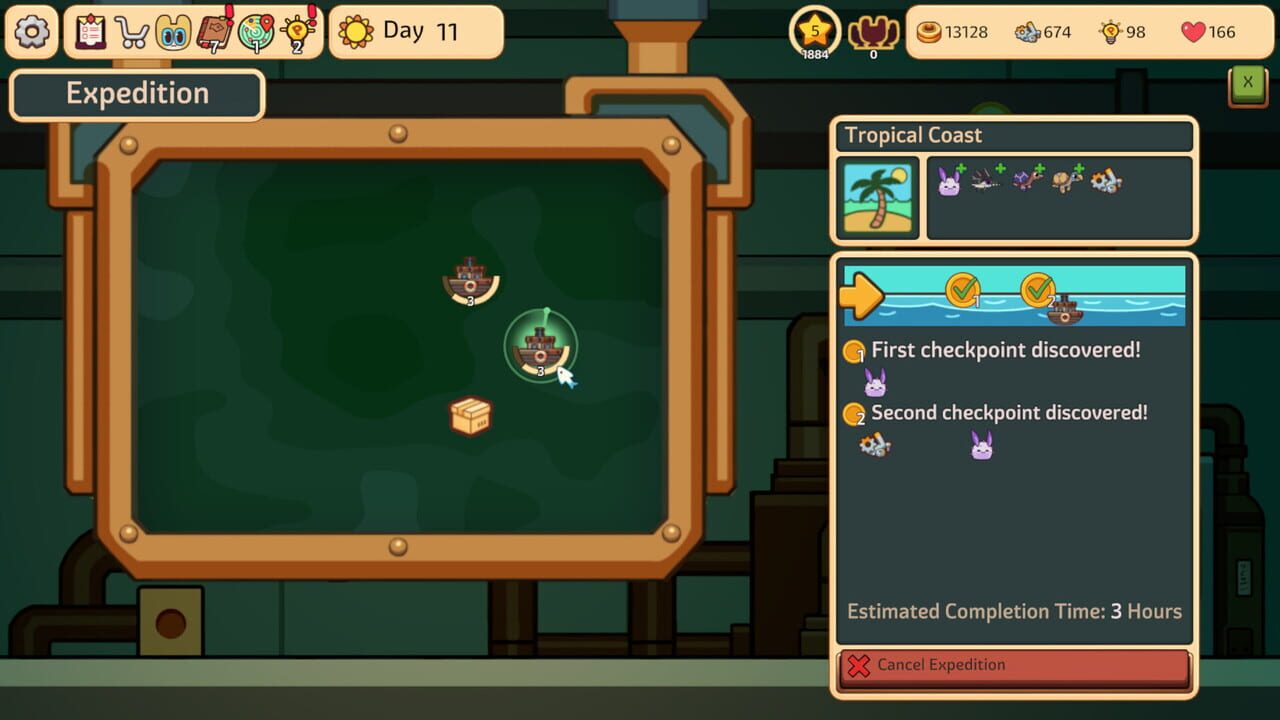
Task: Select the highlighted ship marker
Action: coord(541,348)
